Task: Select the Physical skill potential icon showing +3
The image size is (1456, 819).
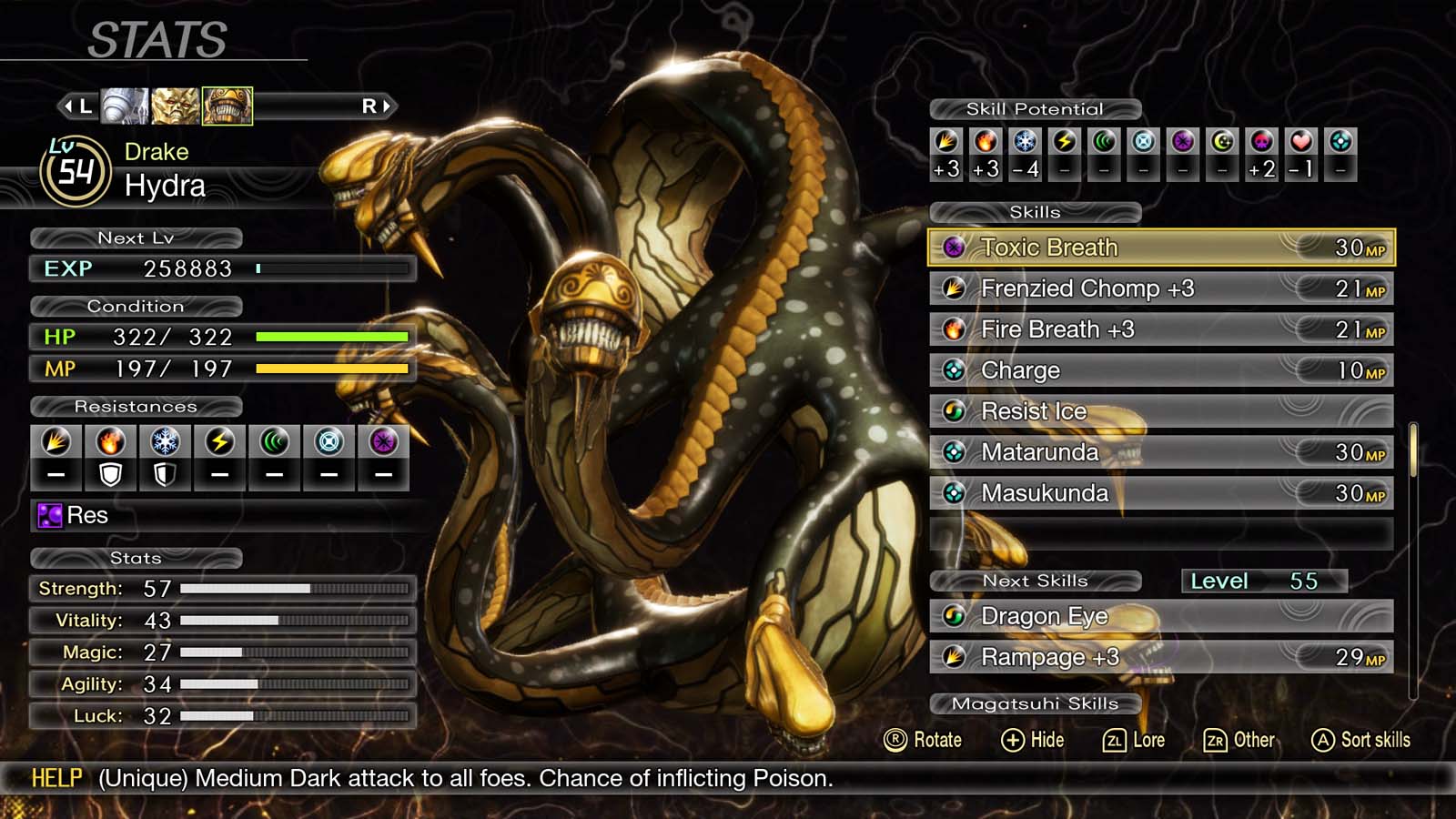Action: tap(946, 141)
